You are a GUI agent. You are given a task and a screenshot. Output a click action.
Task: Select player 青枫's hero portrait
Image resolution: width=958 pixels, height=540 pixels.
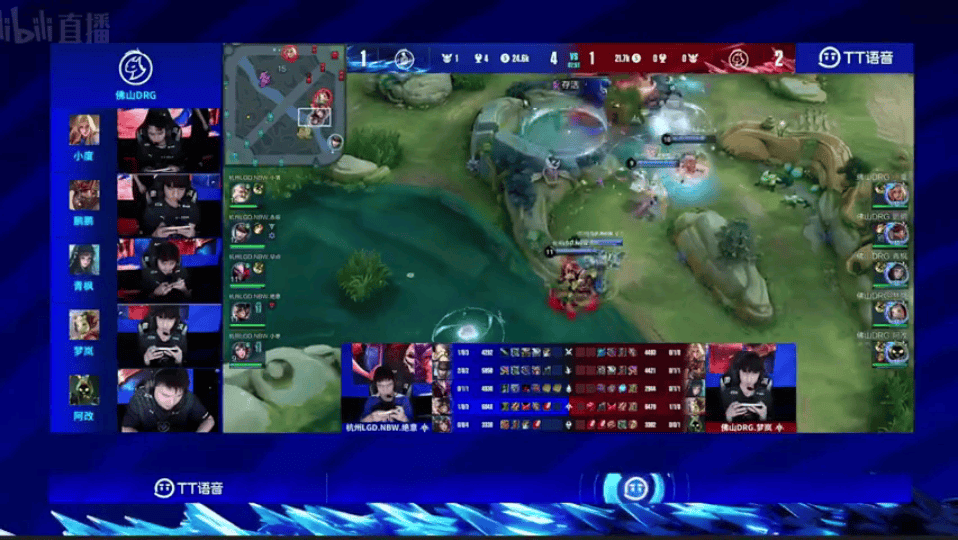pos(84,259)
